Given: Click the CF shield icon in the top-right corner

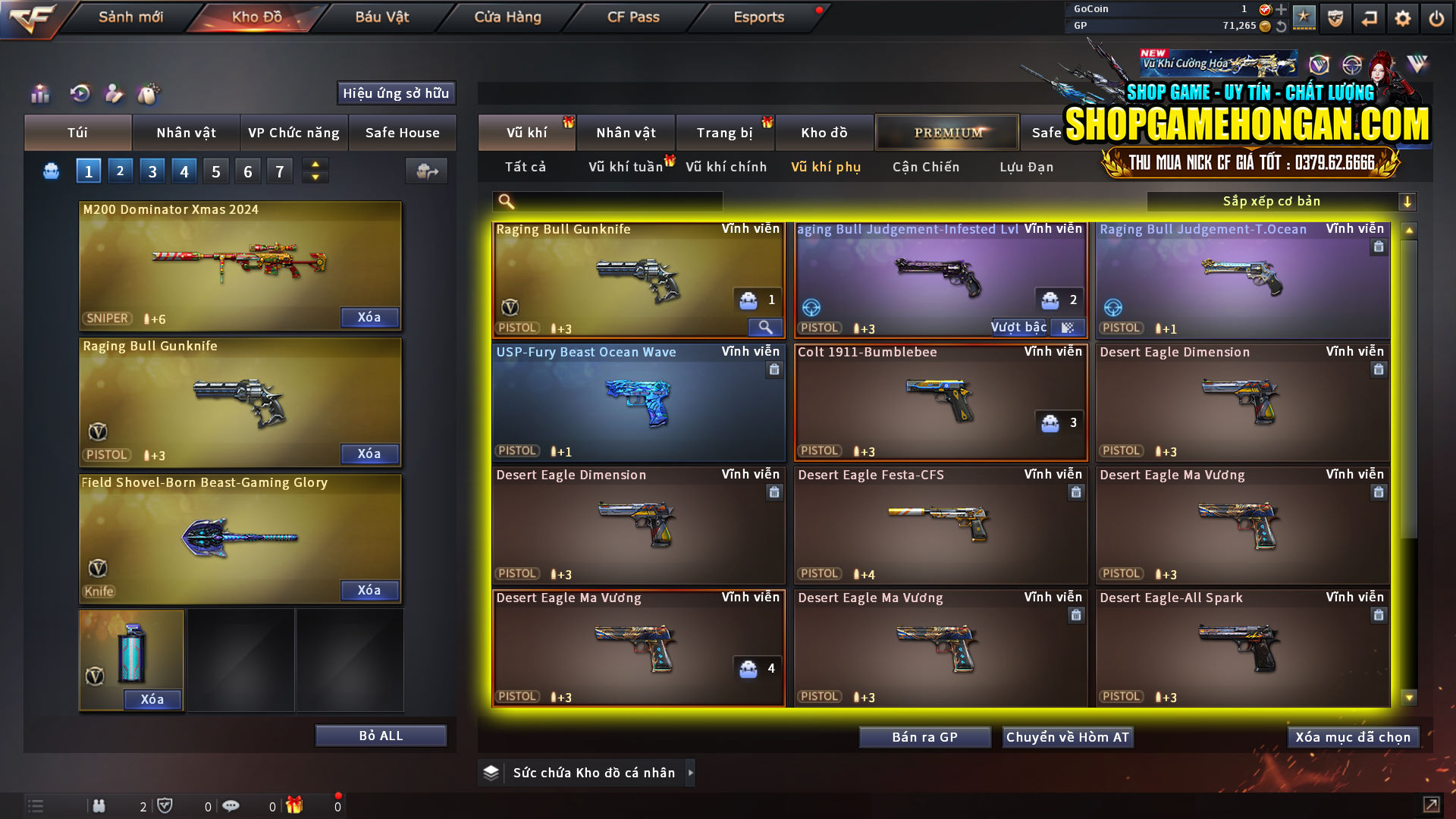Looking at the screenshot, I should [x=1334, y=17].
